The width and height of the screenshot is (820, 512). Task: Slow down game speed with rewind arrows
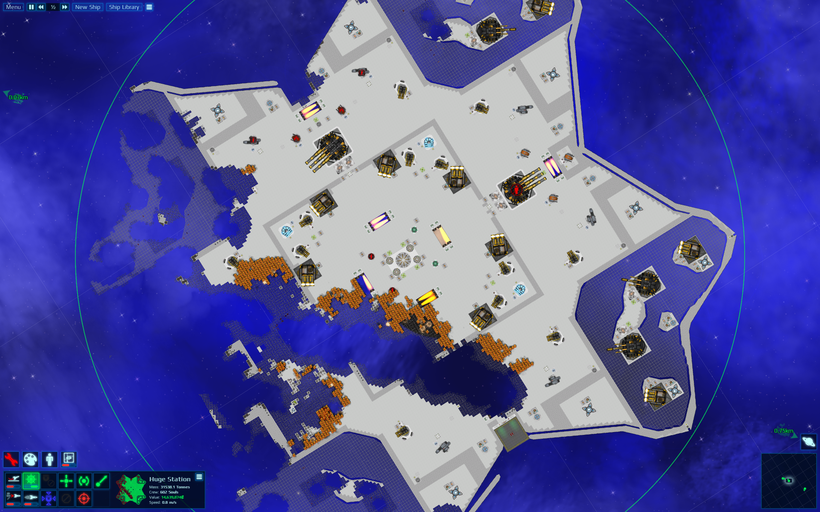point(41,7)
